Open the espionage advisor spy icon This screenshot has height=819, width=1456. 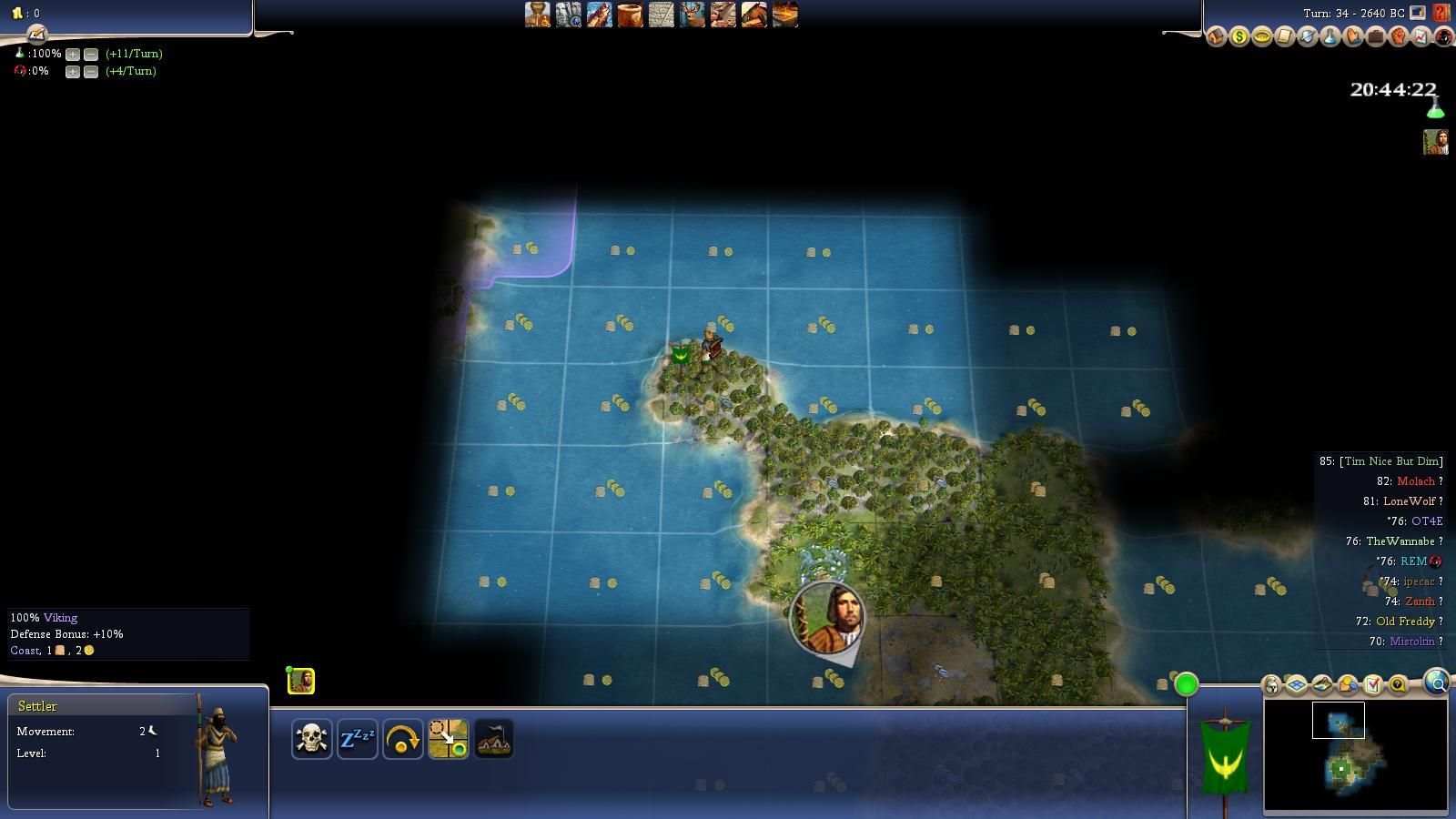point(1444,37)
